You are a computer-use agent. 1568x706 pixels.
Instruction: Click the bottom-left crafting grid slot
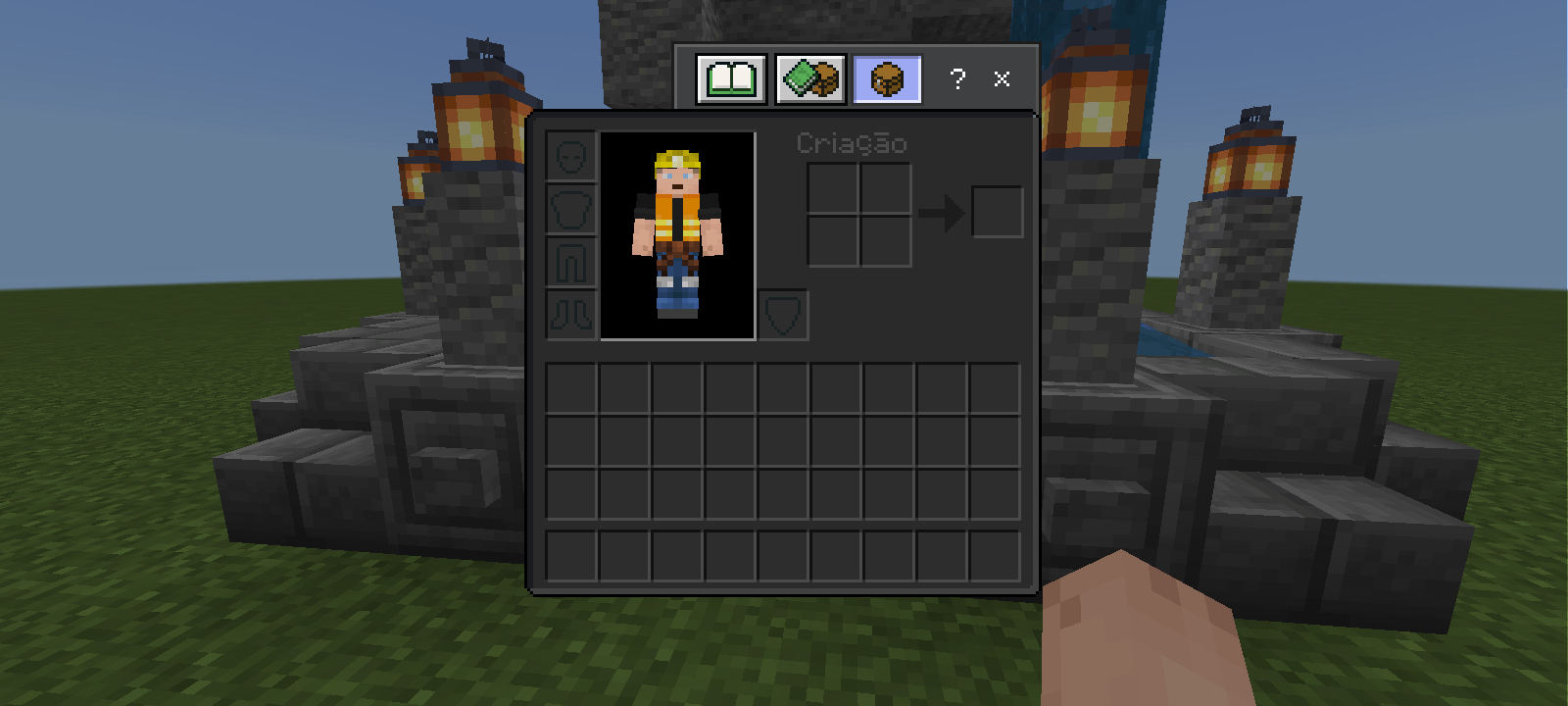831,240
